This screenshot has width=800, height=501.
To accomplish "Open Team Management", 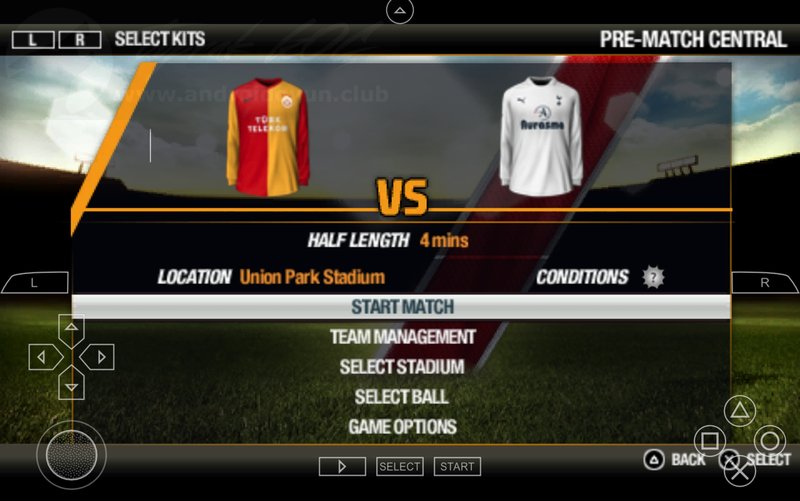I will [402, 337].
